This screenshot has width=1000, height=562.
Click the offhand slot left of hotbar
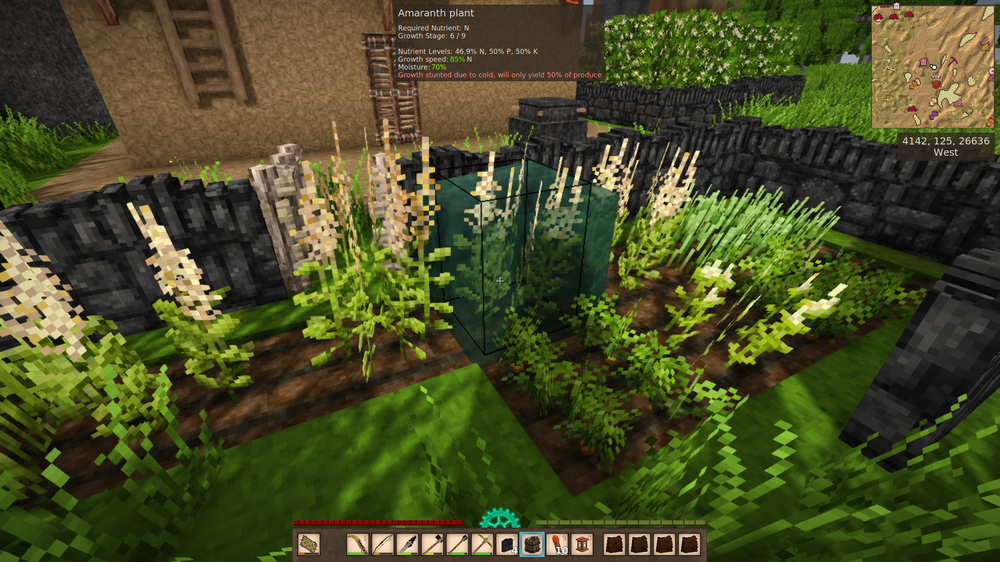[x=309, y=544]
